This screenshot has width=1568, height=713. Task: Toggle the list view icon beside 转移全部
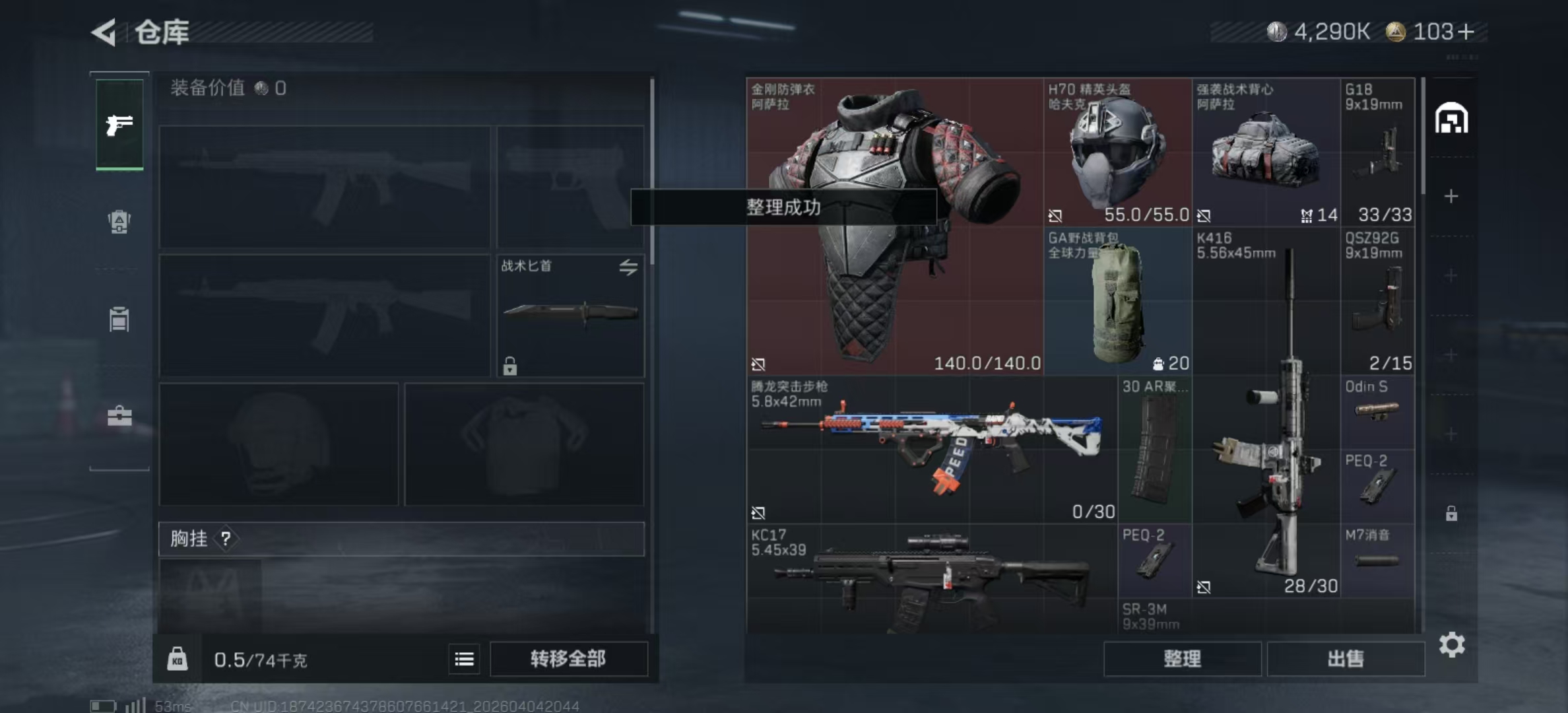click(x=464, y=659)
